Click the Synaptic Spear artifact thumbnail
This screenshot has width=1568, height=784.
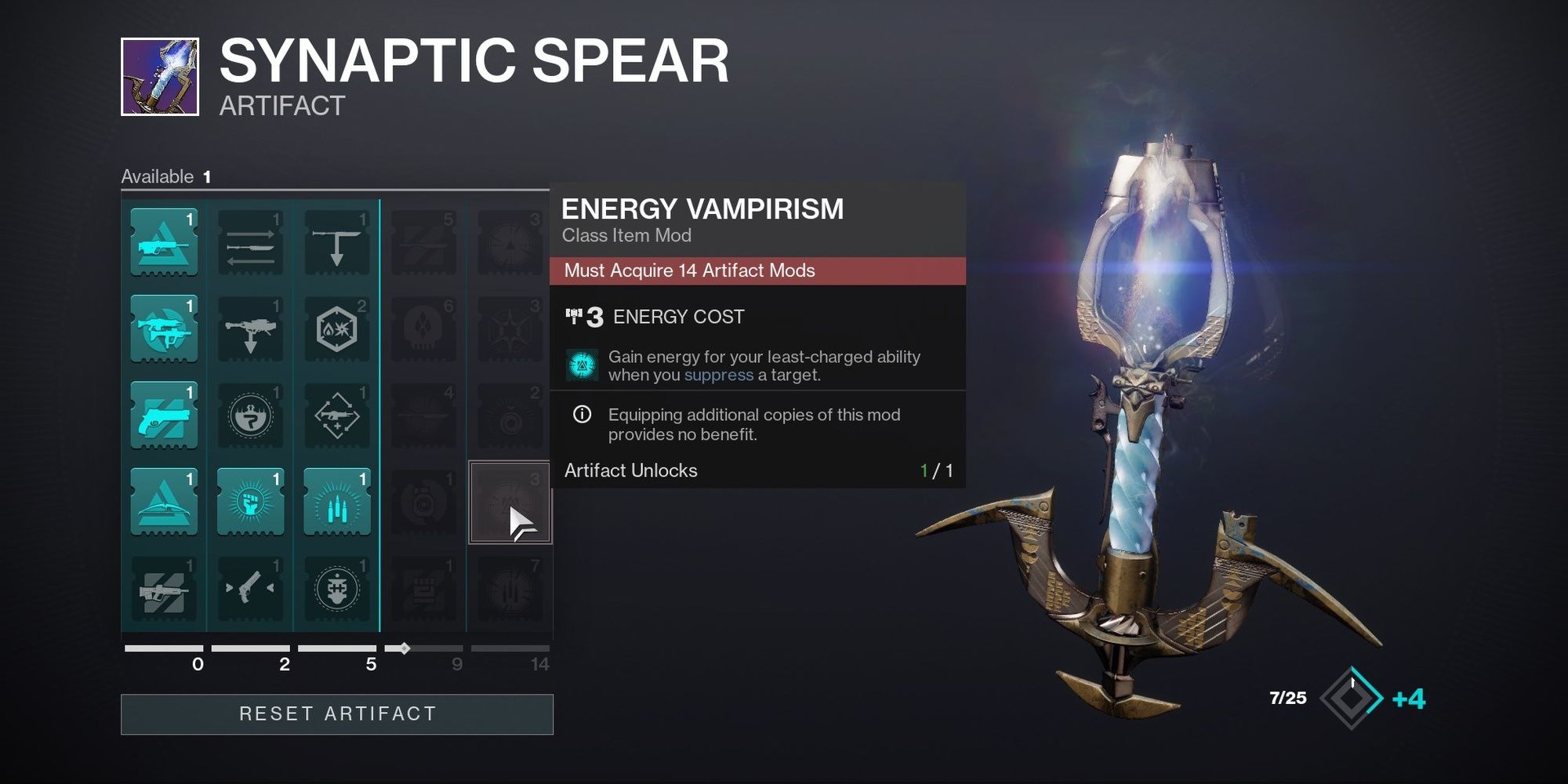pos(161,74)
